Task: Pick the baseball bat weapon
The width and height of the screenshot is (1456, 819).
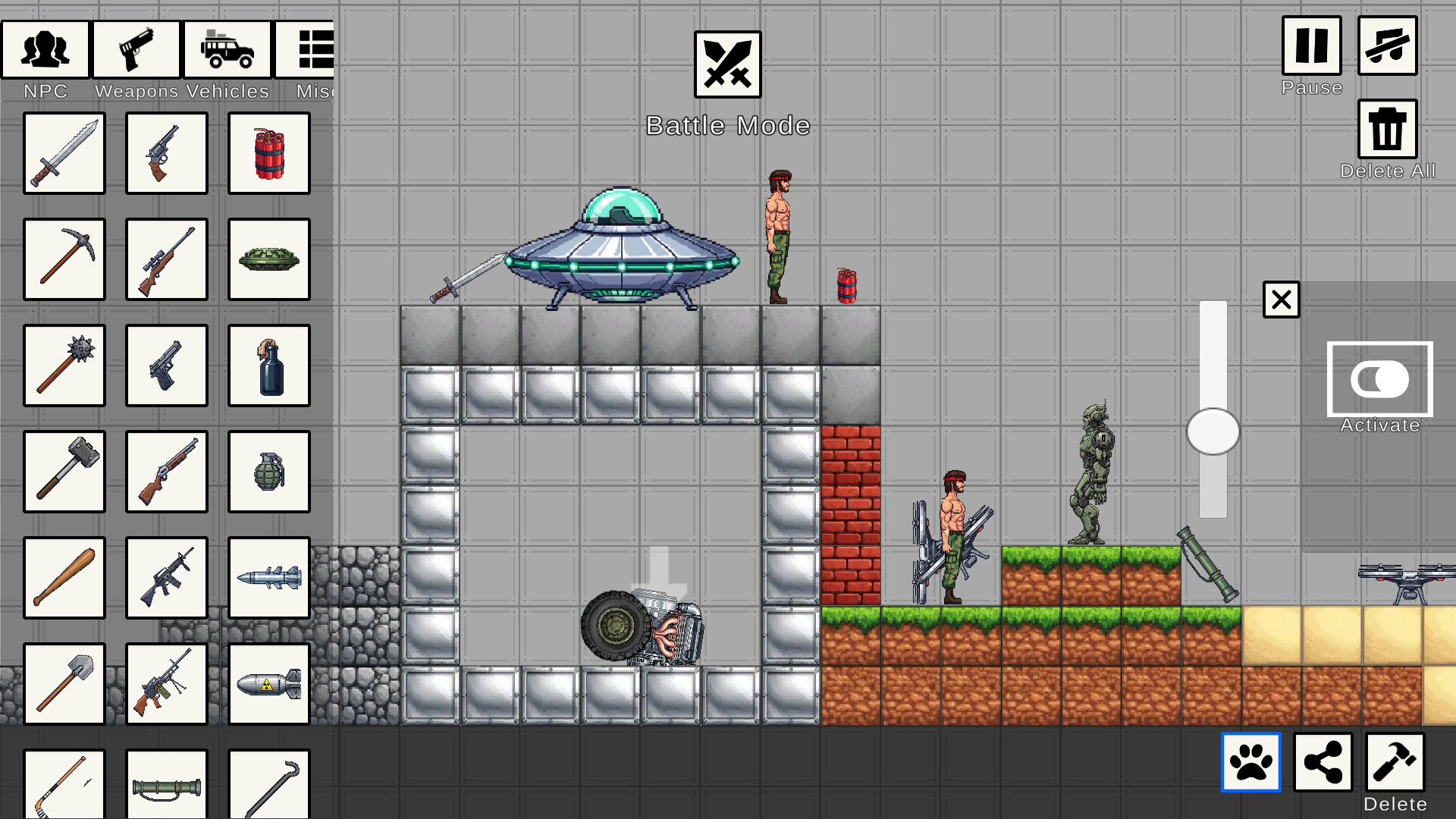Action: 64,579
